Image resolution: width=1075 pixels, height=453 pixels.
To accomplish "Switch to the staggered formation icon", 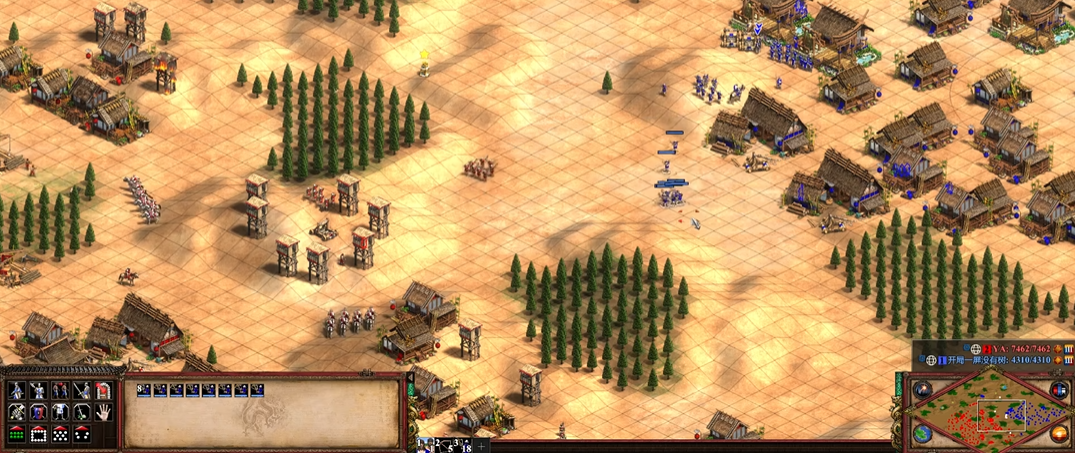I will click(x=60, y=434).
